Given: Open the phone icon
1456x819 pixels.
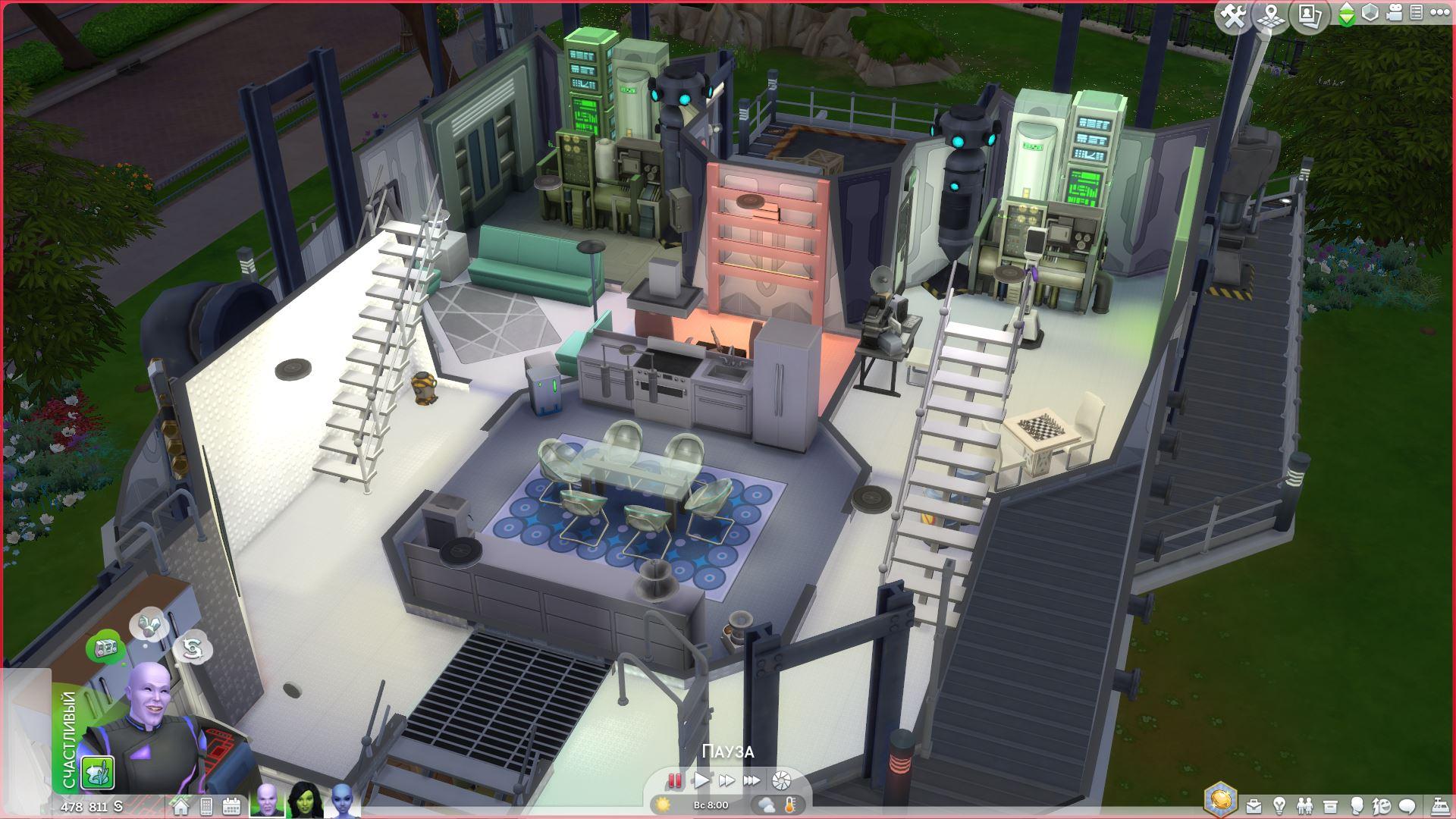Looking at the screenshot, I should (206, 806).
